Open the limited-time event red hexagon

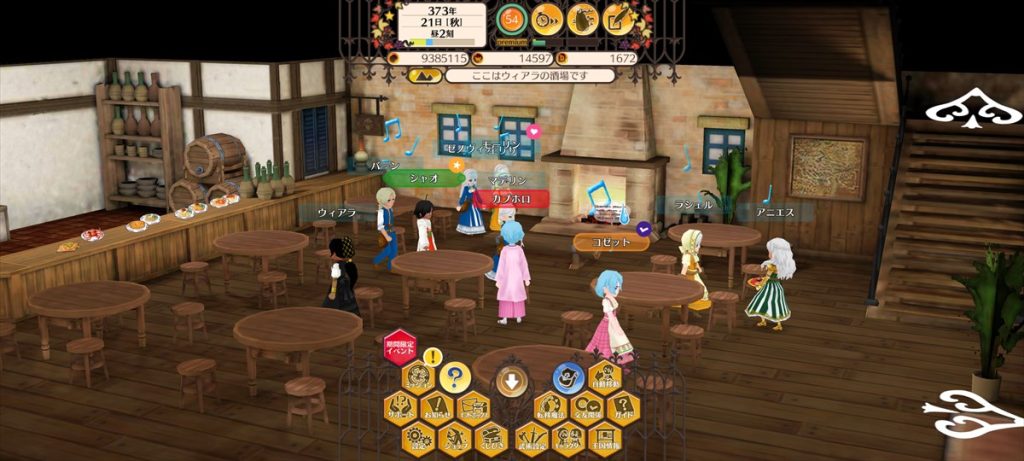point(400,345)
